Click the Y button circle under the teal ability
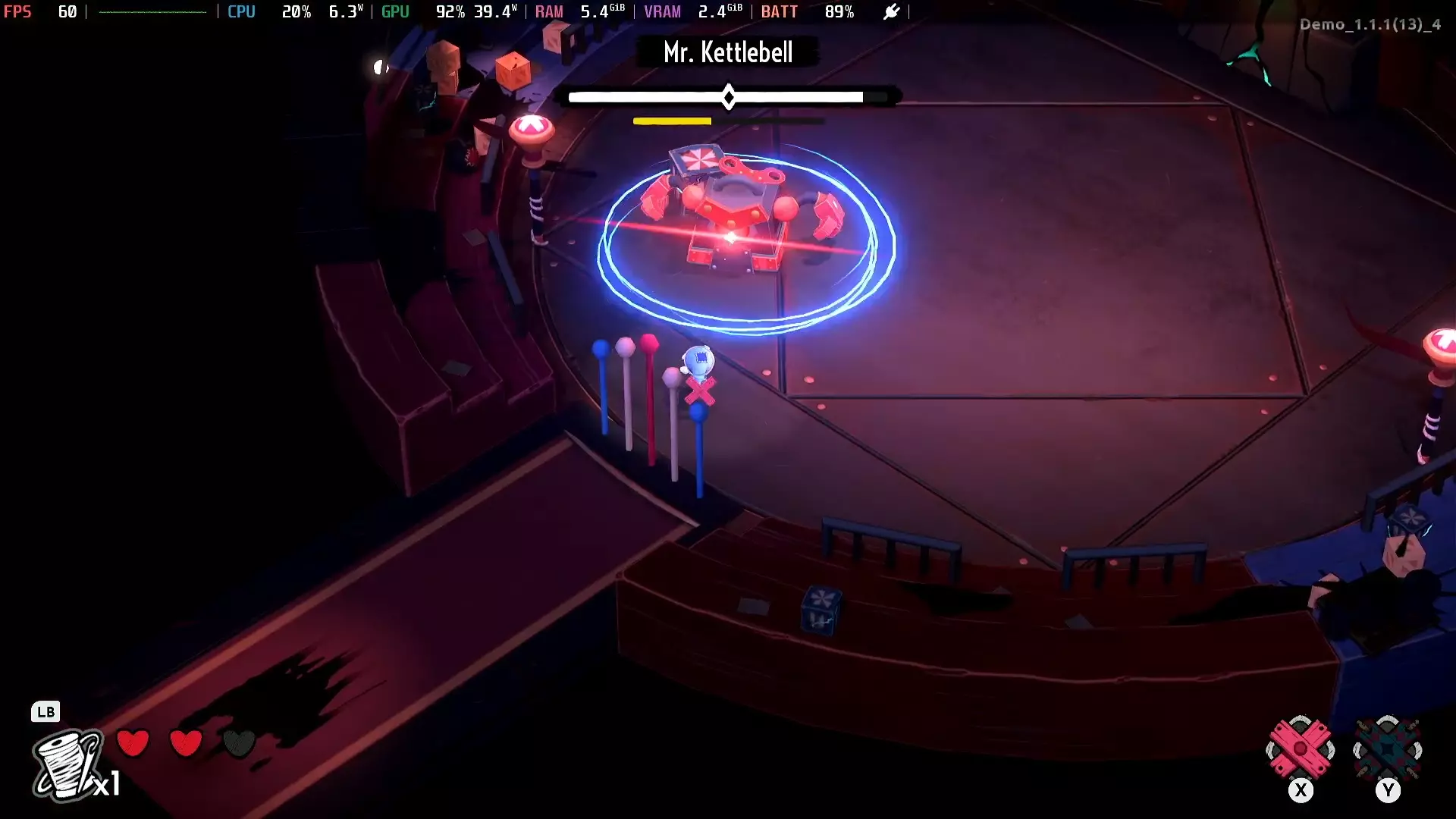Viewport: 1456px width, 819px height. [x=1389, y=790]
